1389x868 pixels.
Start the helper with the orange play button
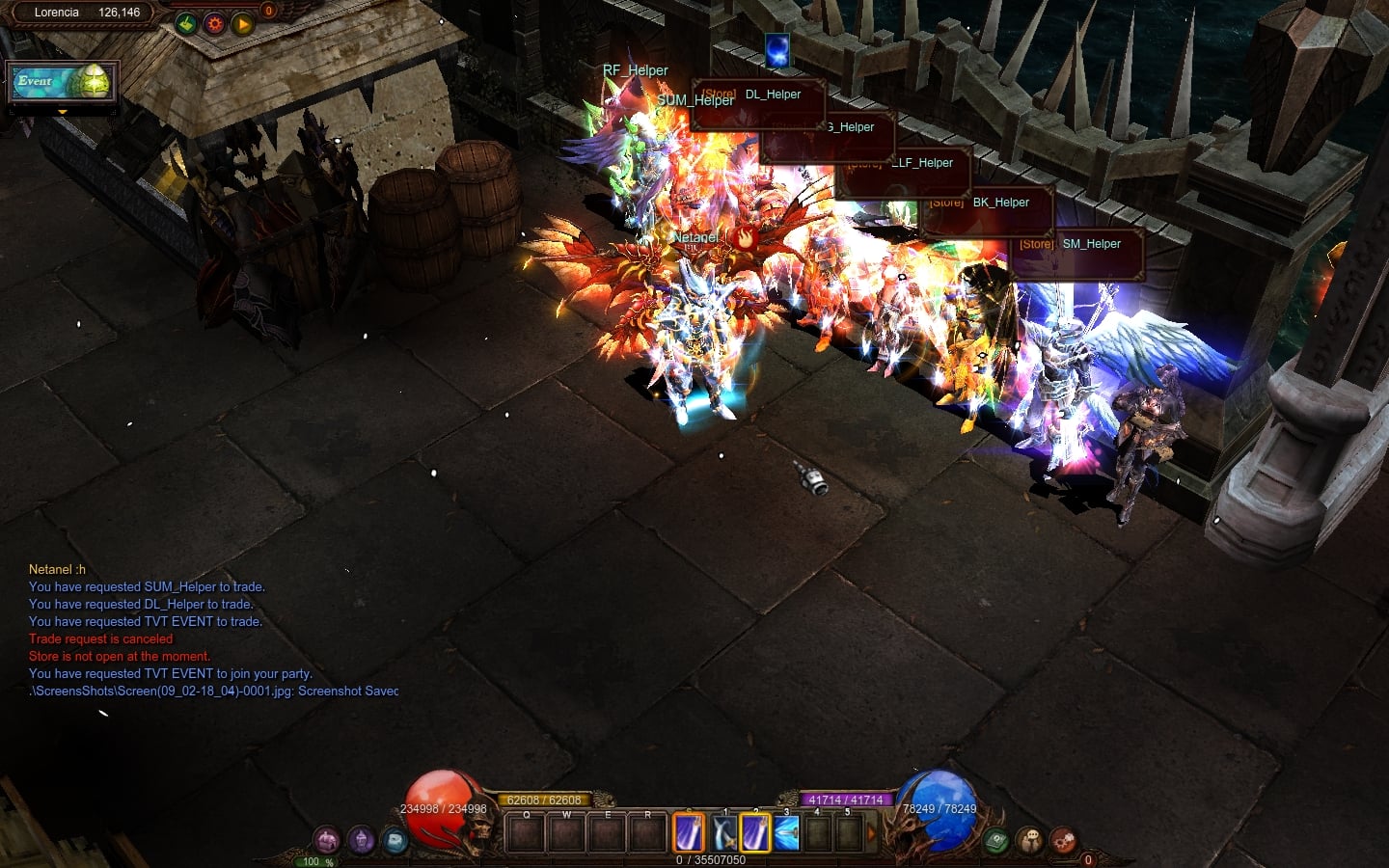click(242, 24)
